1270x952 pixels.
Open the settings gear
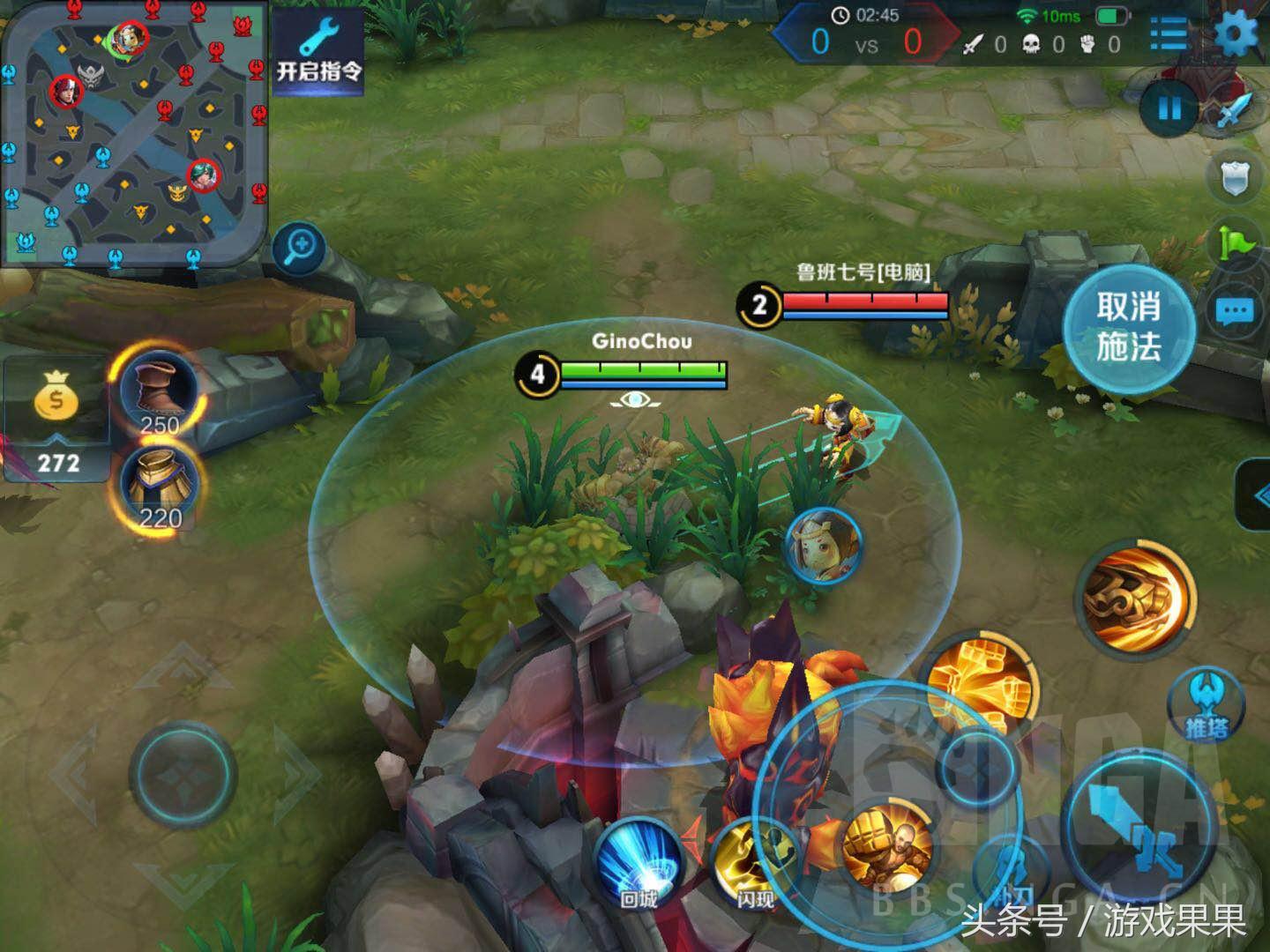1236,33
